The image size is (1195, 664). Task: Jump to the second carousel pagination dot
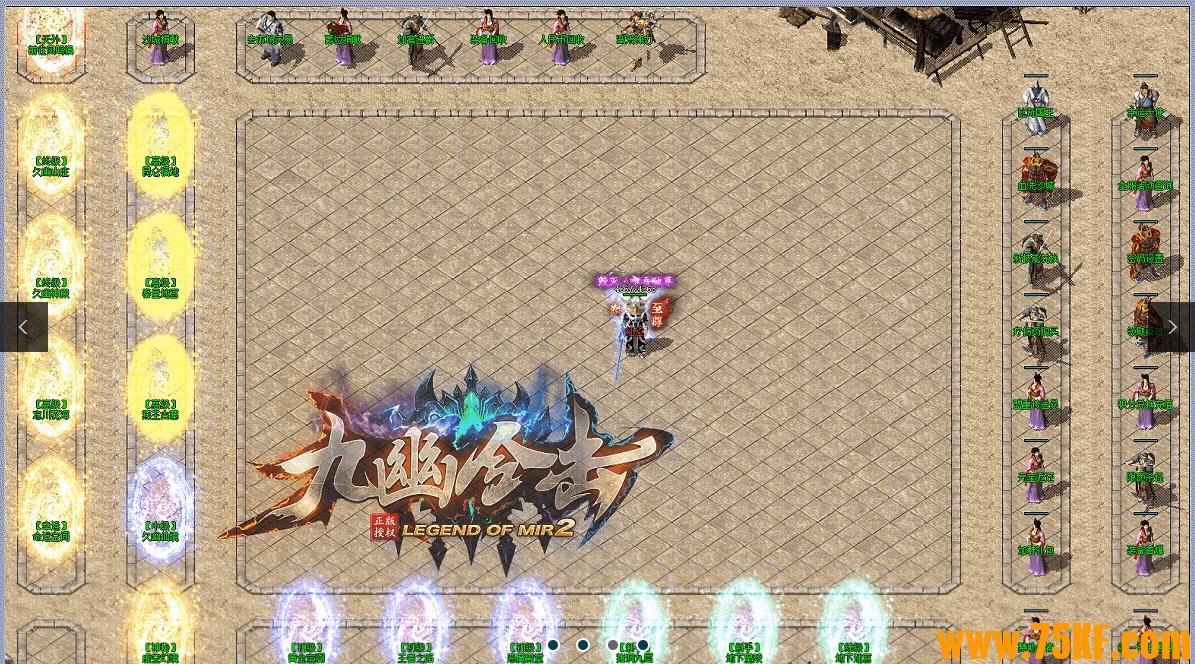(x=583, y=645)
